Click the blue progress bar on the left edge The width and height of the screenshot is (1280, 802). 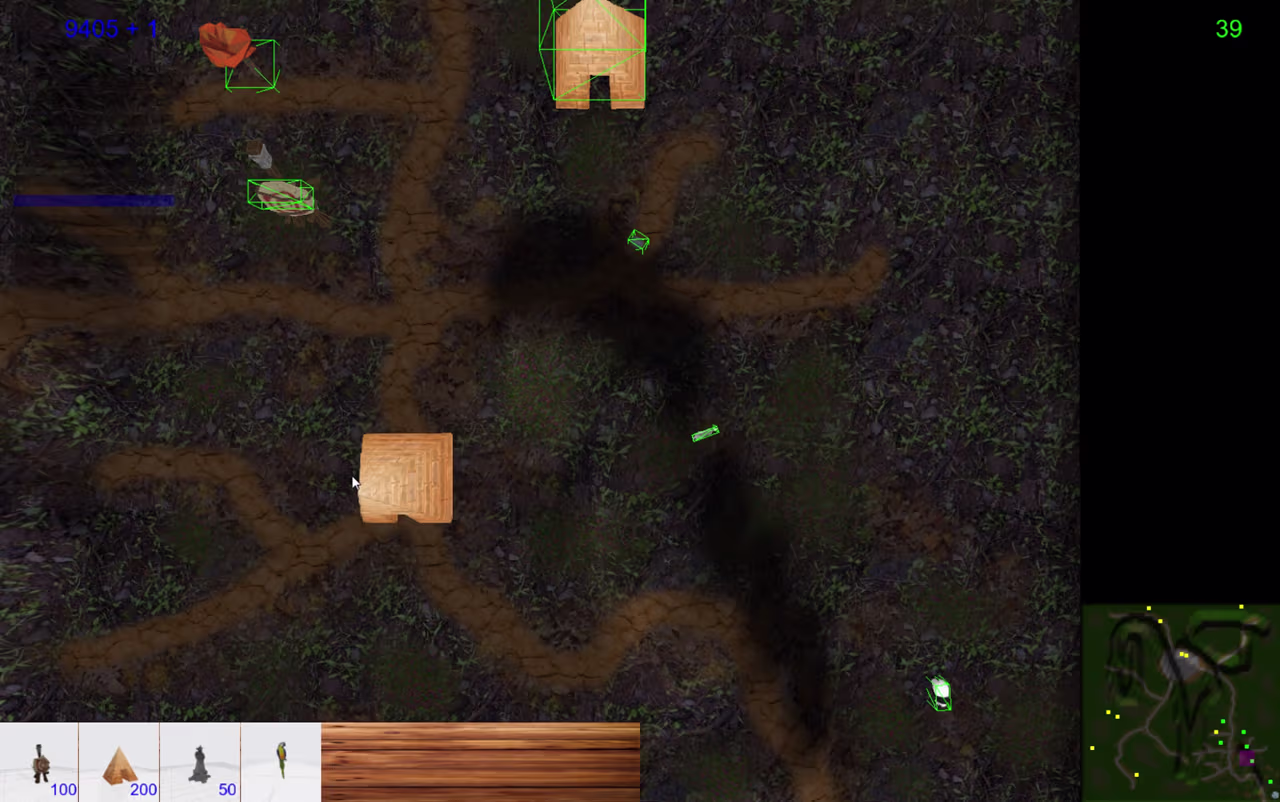click(x=93, y=200)
